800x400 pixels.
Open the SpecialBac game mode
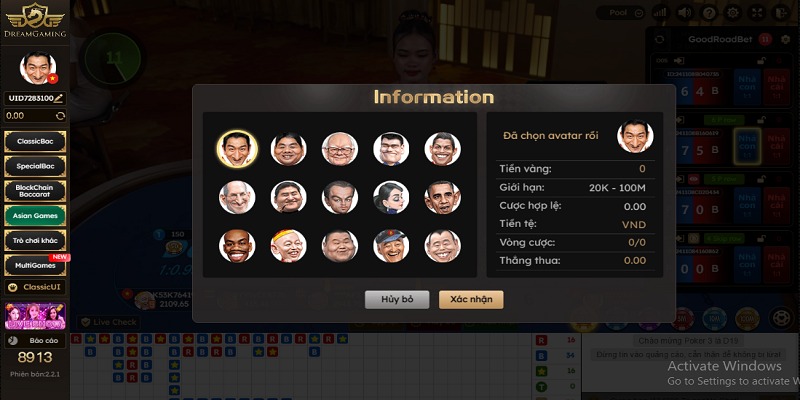pos(35,166)
